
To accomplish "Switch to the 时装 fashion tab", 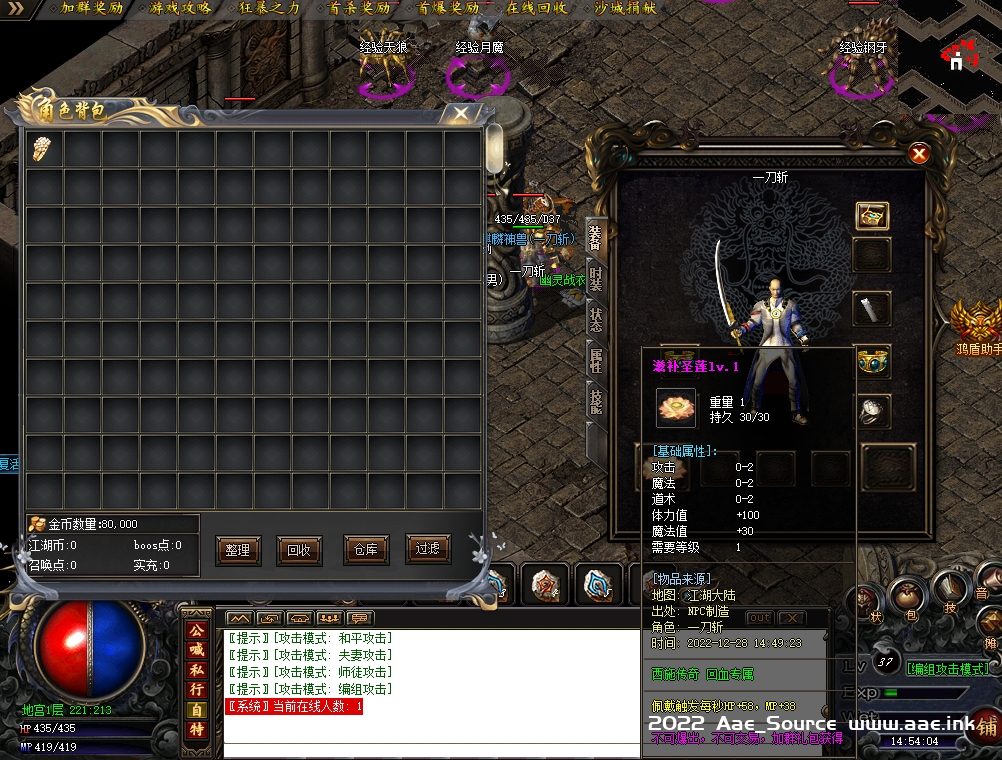I will [x=596, y=277].
